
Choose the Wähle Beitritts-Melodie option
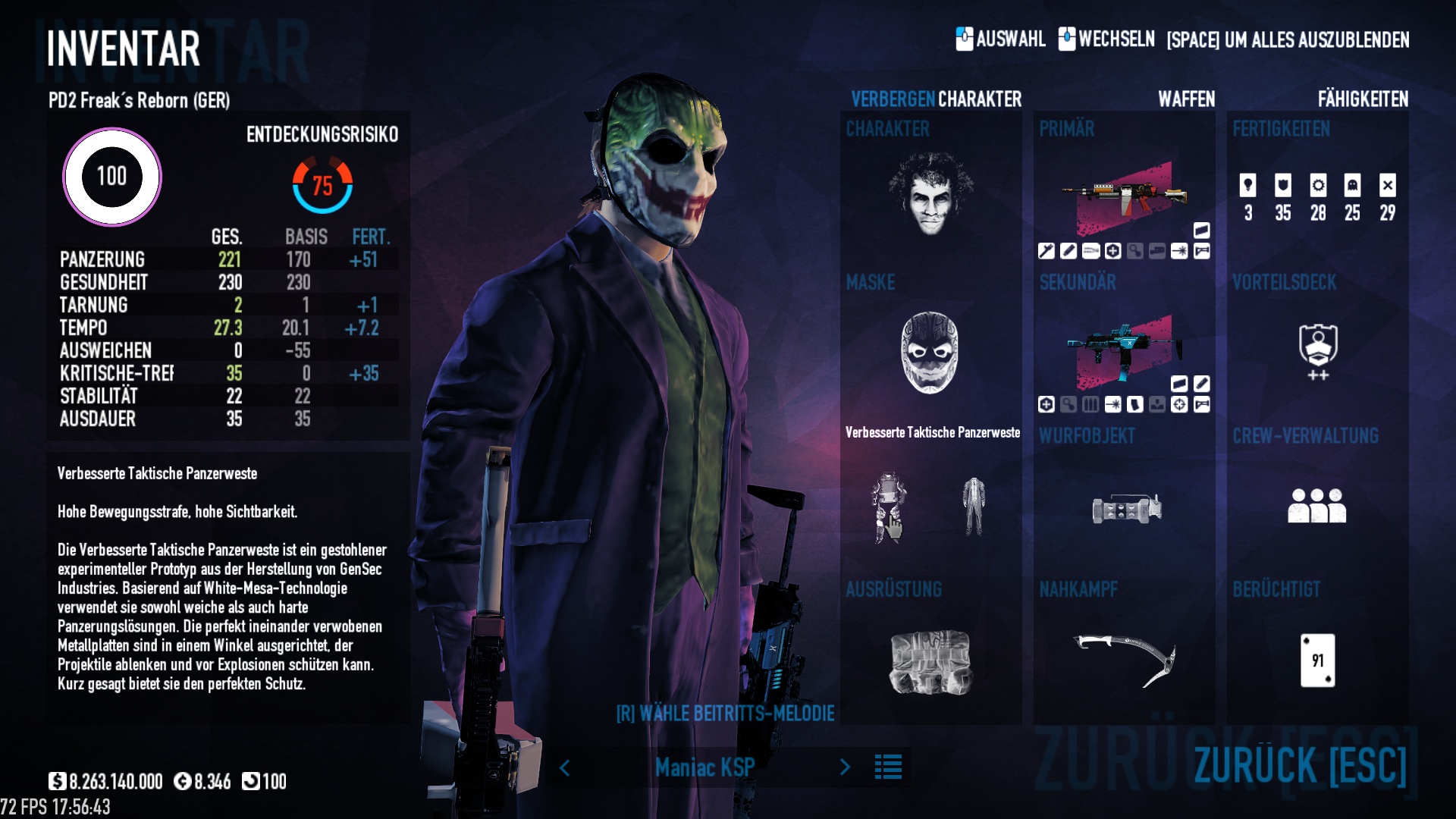725,714
